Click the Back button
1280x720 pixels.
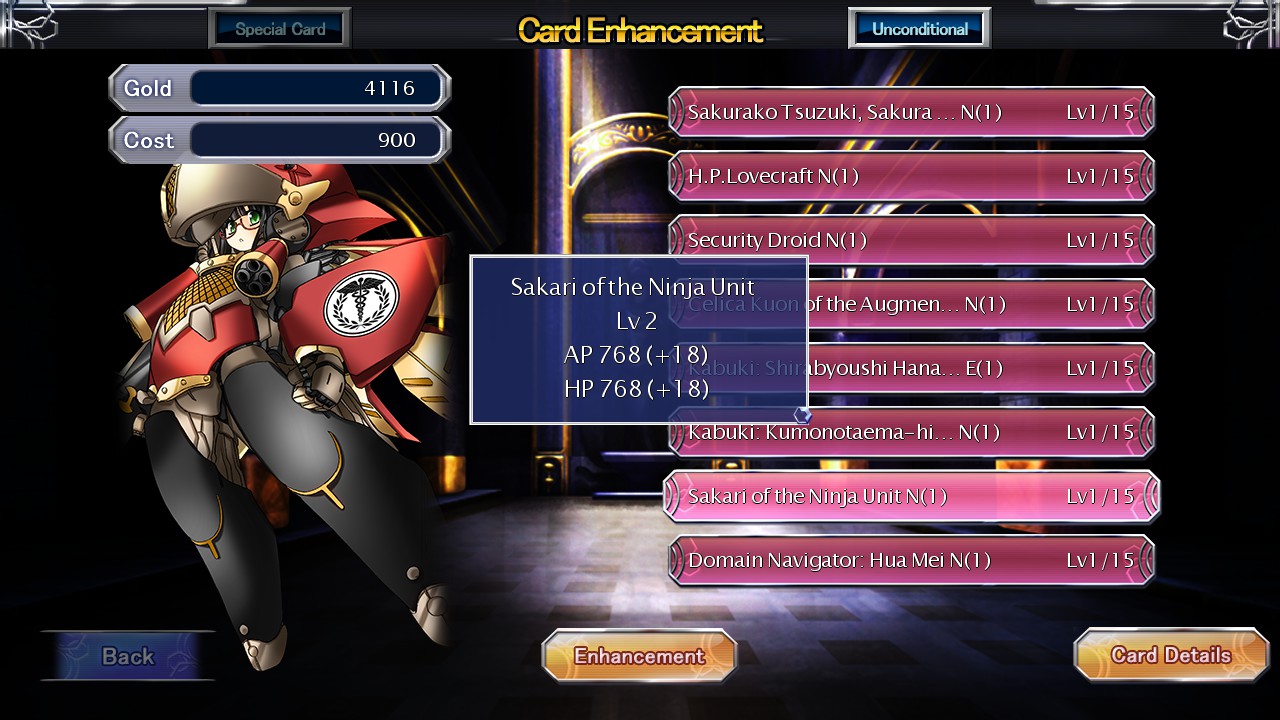coord(127,656)
